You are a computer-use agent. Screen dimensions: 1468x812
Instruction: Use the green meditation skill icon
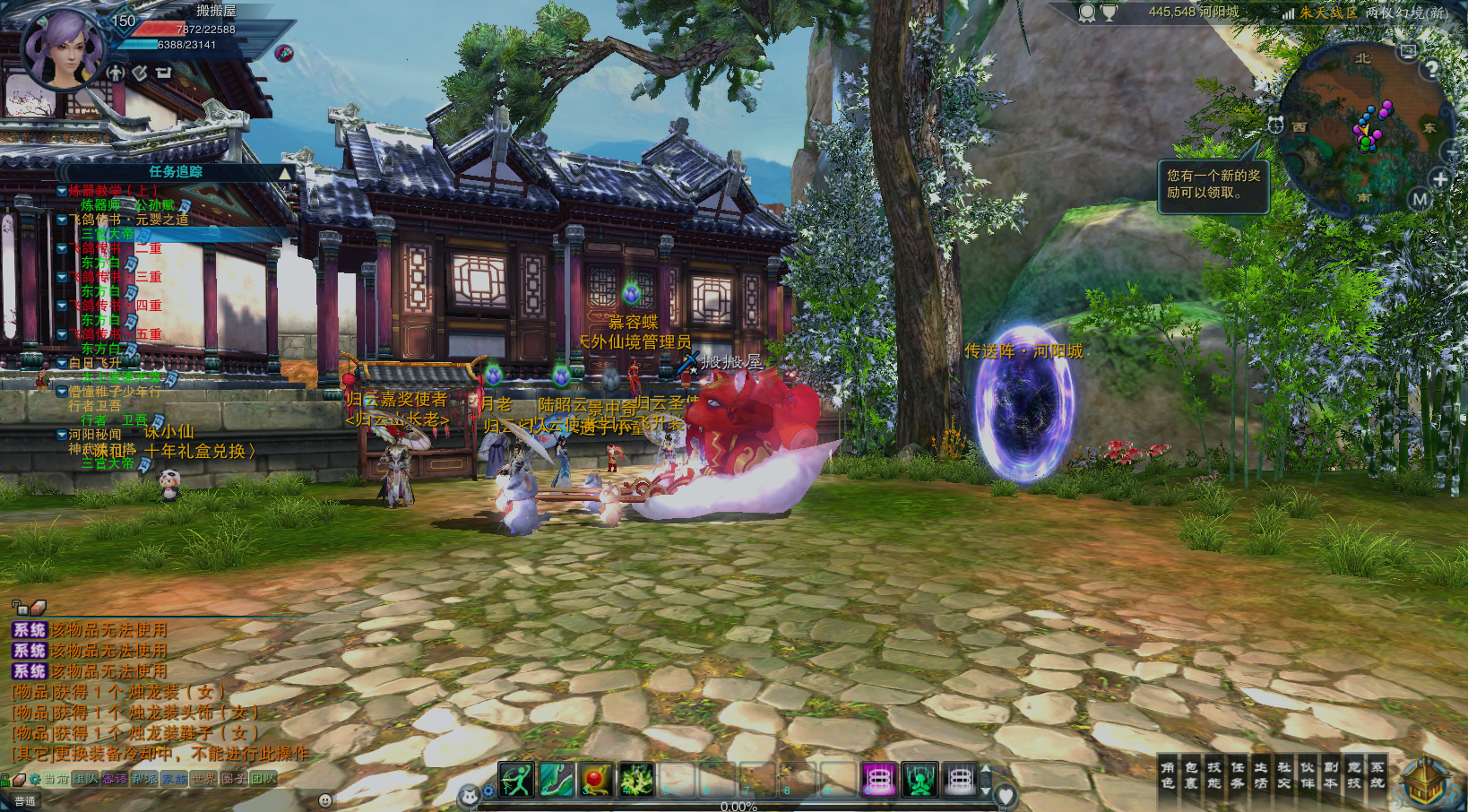920,780
